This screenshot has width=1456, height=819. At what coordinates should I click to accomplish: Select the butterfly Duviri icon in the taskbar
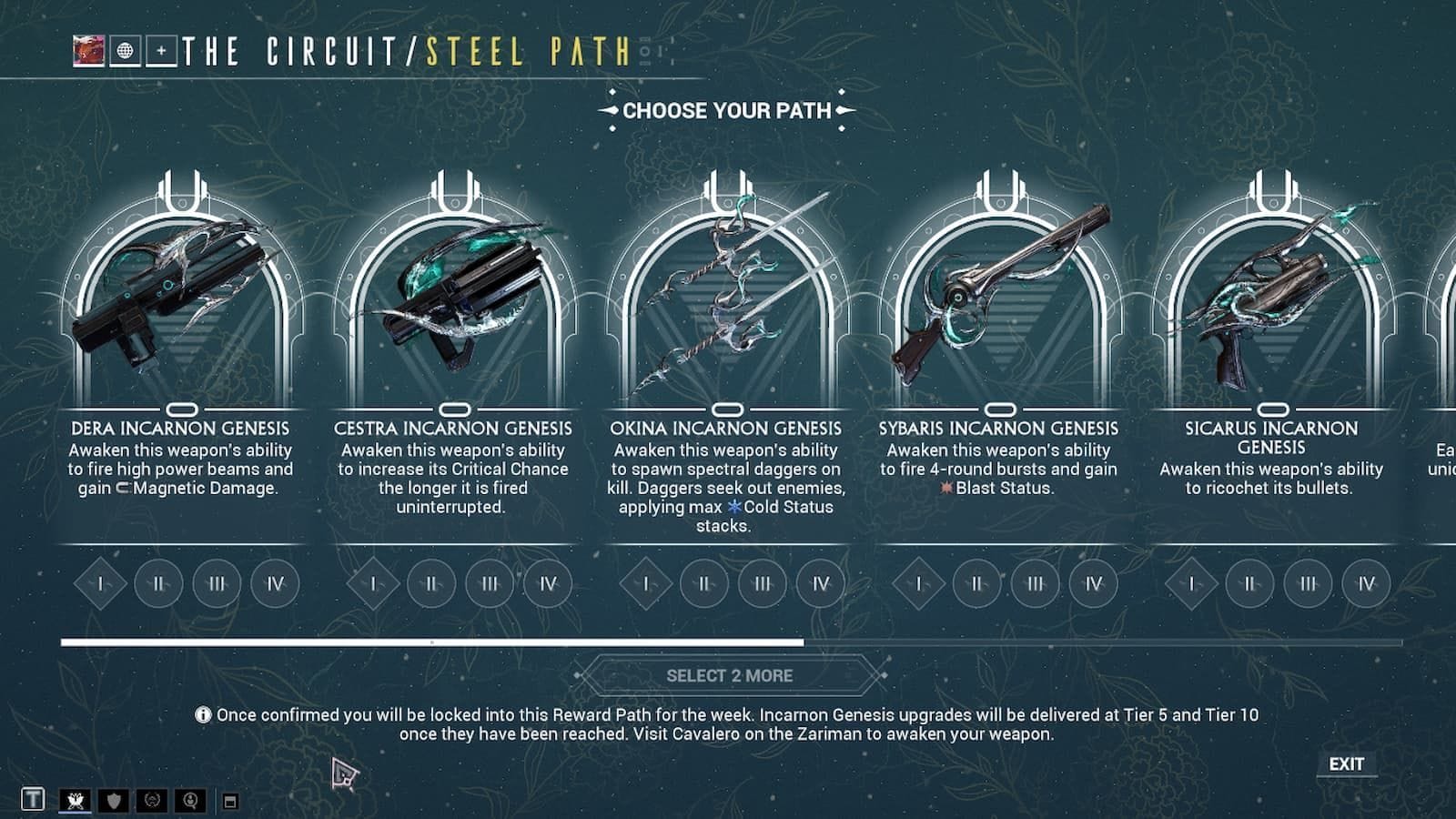click(x=75, y=800)
